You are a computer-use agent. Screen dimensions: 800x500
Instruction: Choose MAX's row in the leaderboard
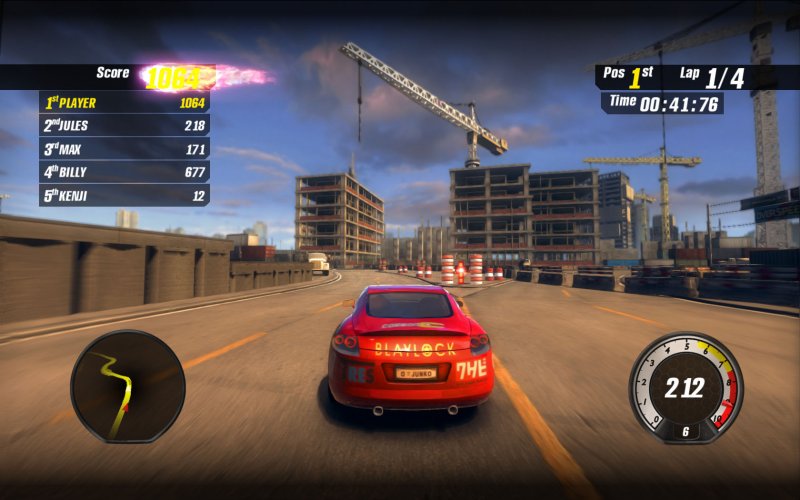click(124, 149)
